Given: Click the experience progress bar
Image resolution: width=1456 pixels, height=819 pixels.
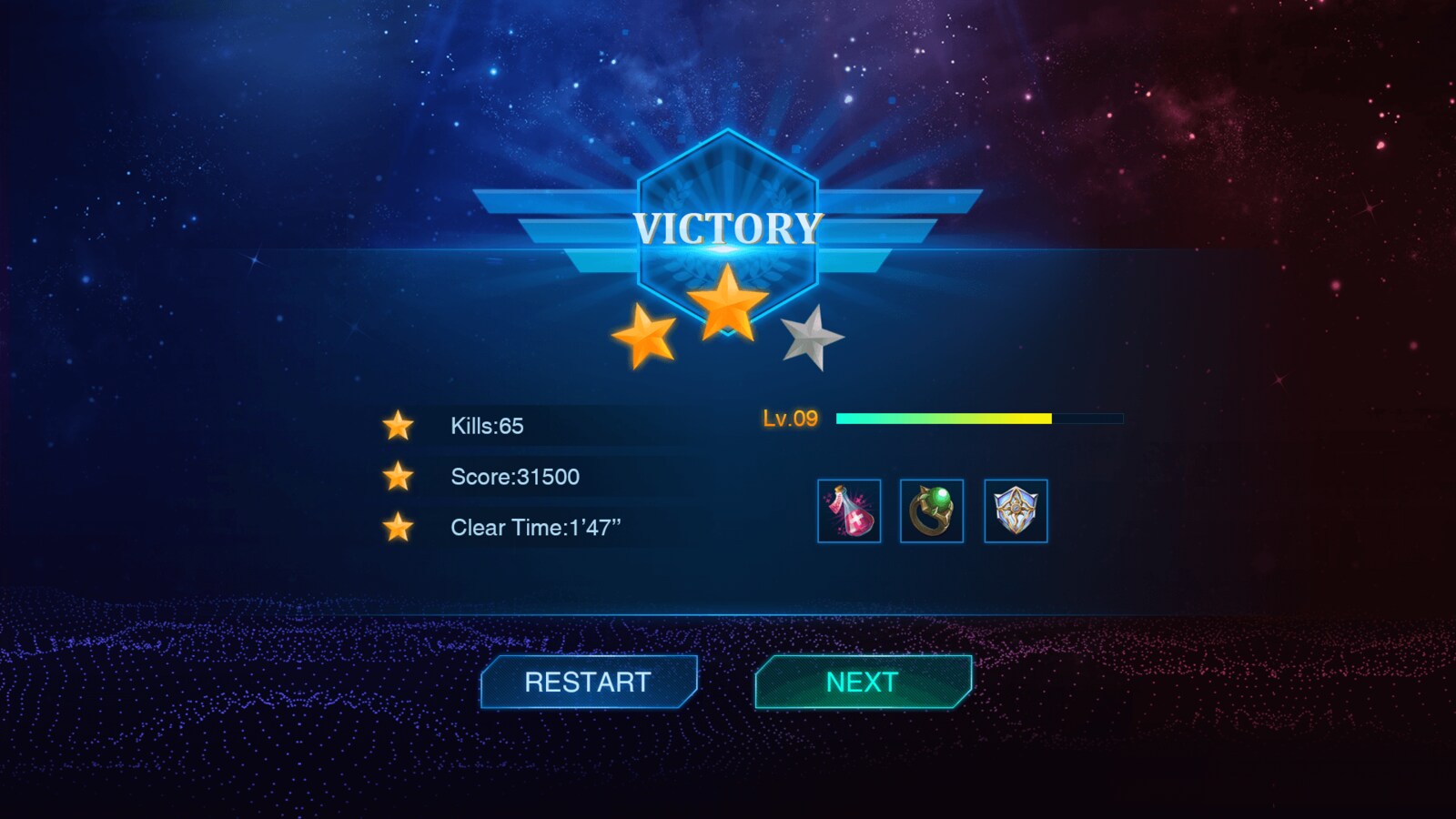Looking at the screenshot, I should click(x=978, y=417).
